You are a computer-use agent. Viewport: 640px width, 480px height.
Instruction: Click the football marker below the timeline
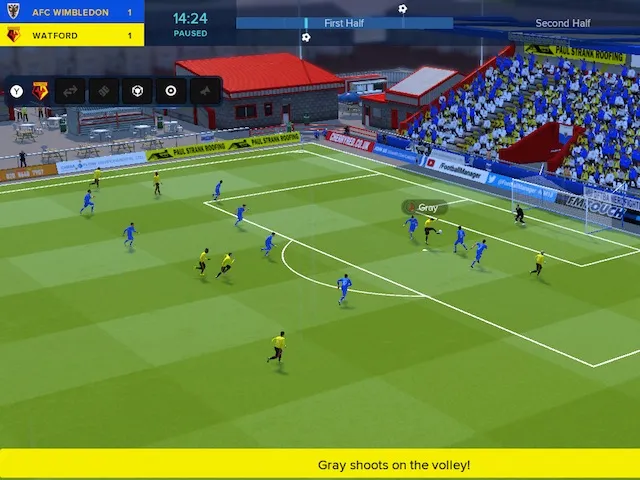(x=306, y=37)
